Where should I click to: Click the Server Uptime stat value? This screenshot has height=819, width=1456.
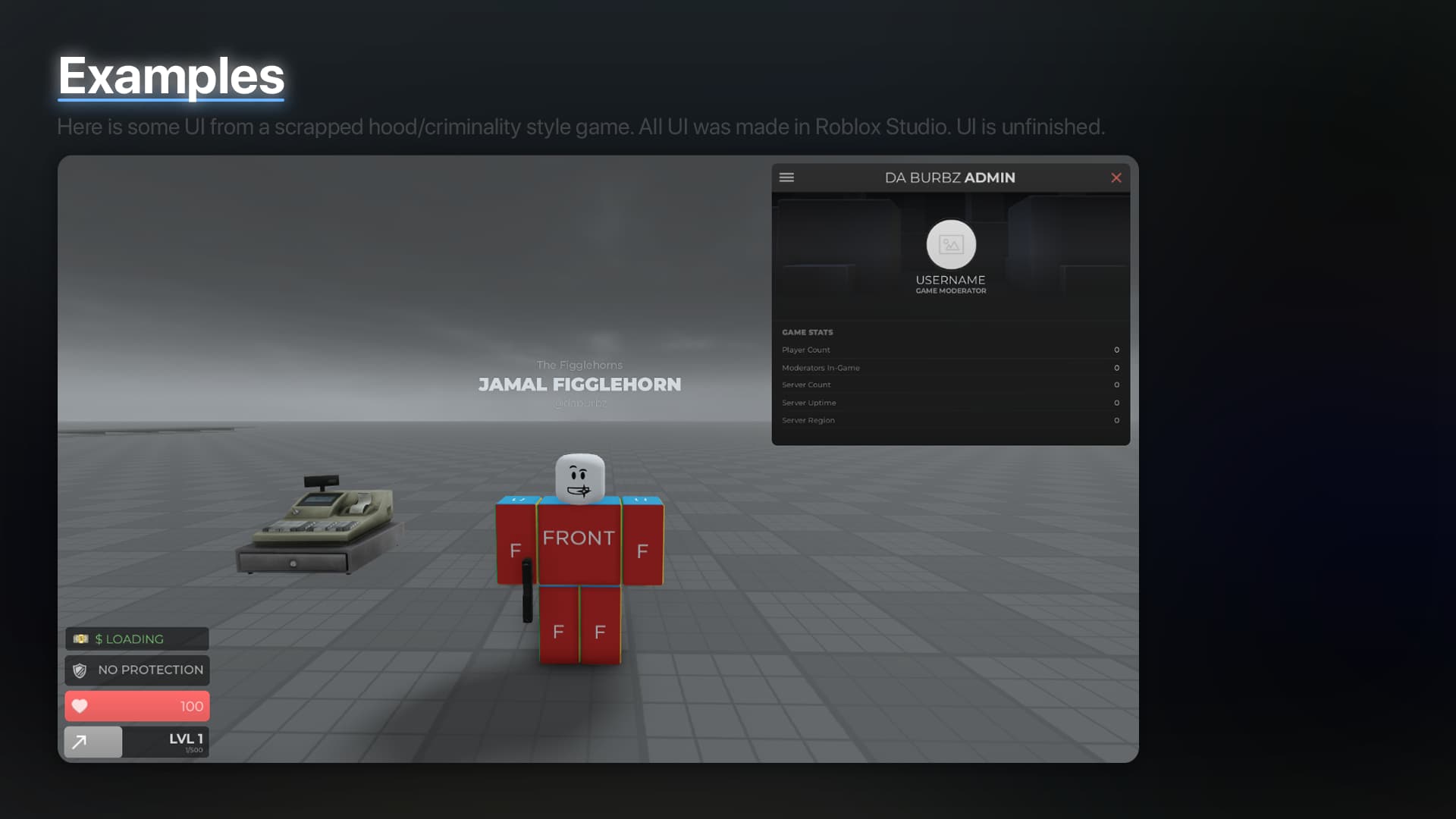(1116, 403)
